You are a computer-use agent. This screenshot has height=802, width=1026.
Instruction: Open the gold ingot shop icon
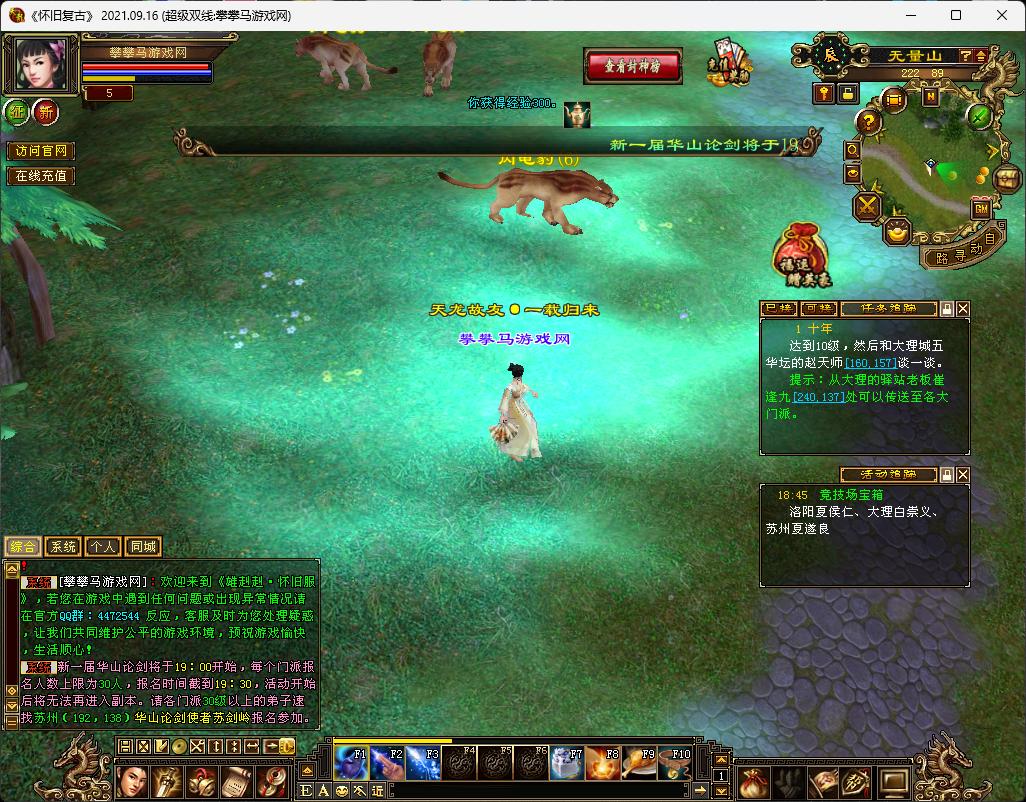(898, 232)
